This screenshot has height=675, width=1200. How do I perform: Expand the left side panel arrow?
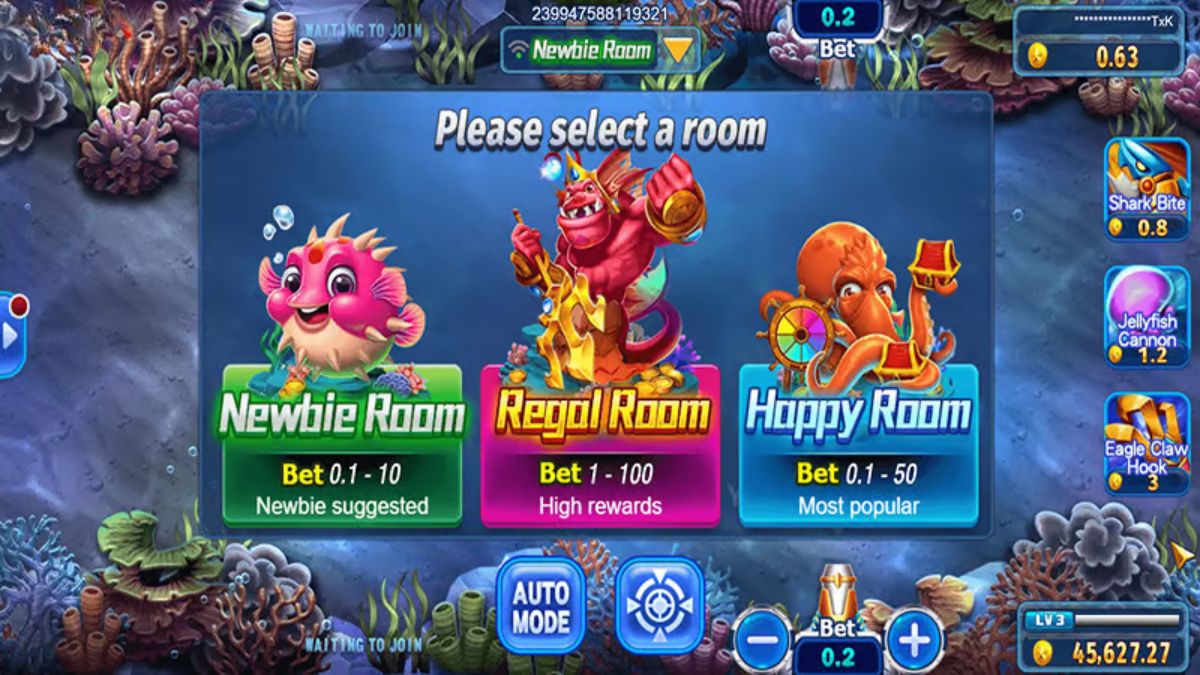click(10, 335)
